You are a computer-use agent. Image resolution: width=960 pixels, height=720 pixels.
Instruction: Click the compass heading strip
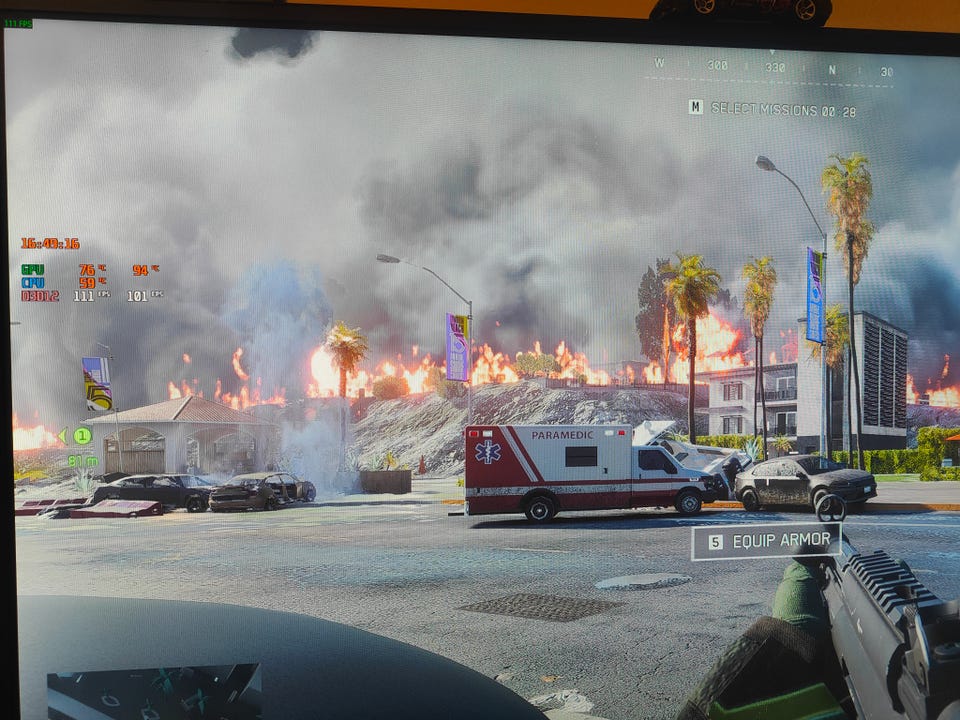pyautogui.click(x=772, y=68)
